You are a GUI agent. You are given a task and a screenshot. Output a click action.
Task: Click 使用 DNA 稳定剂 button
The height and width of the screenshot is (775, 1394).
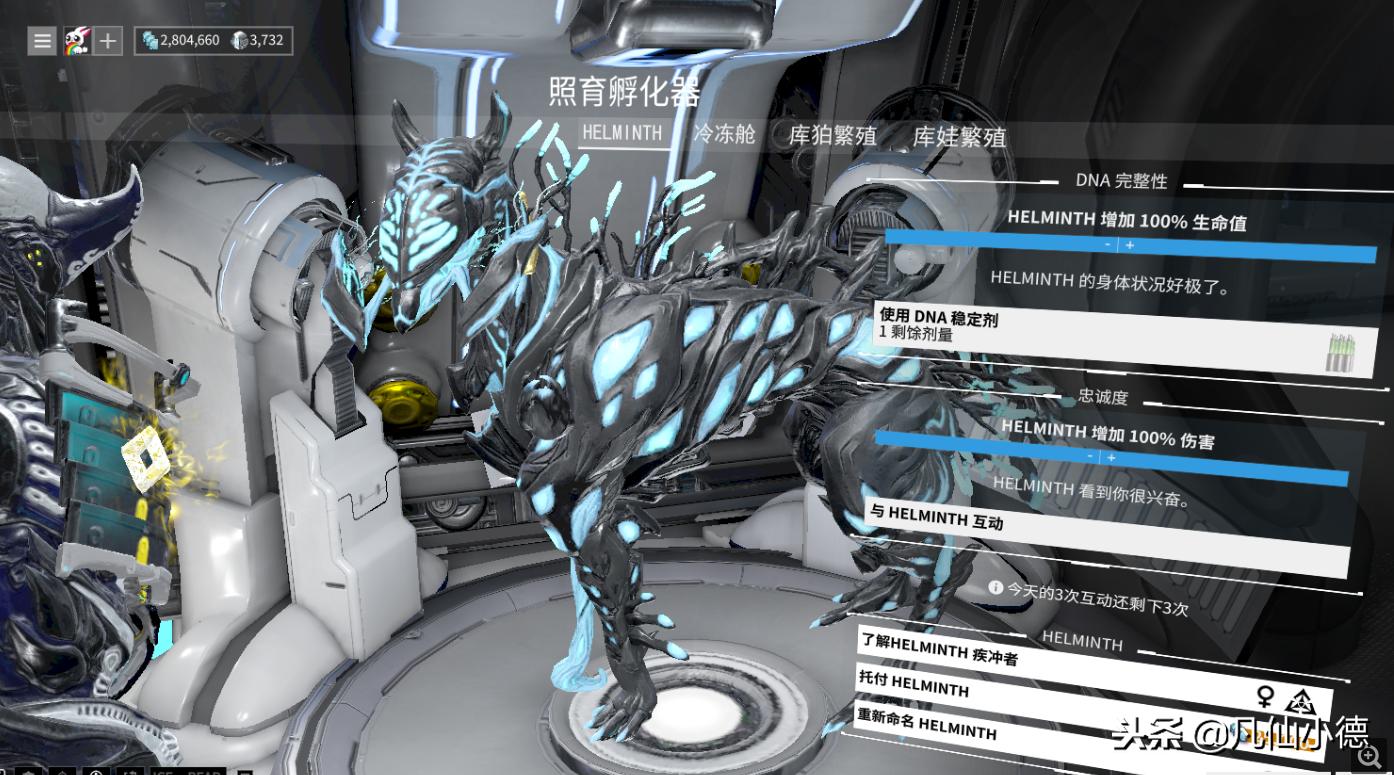[x=1000, y=330]
